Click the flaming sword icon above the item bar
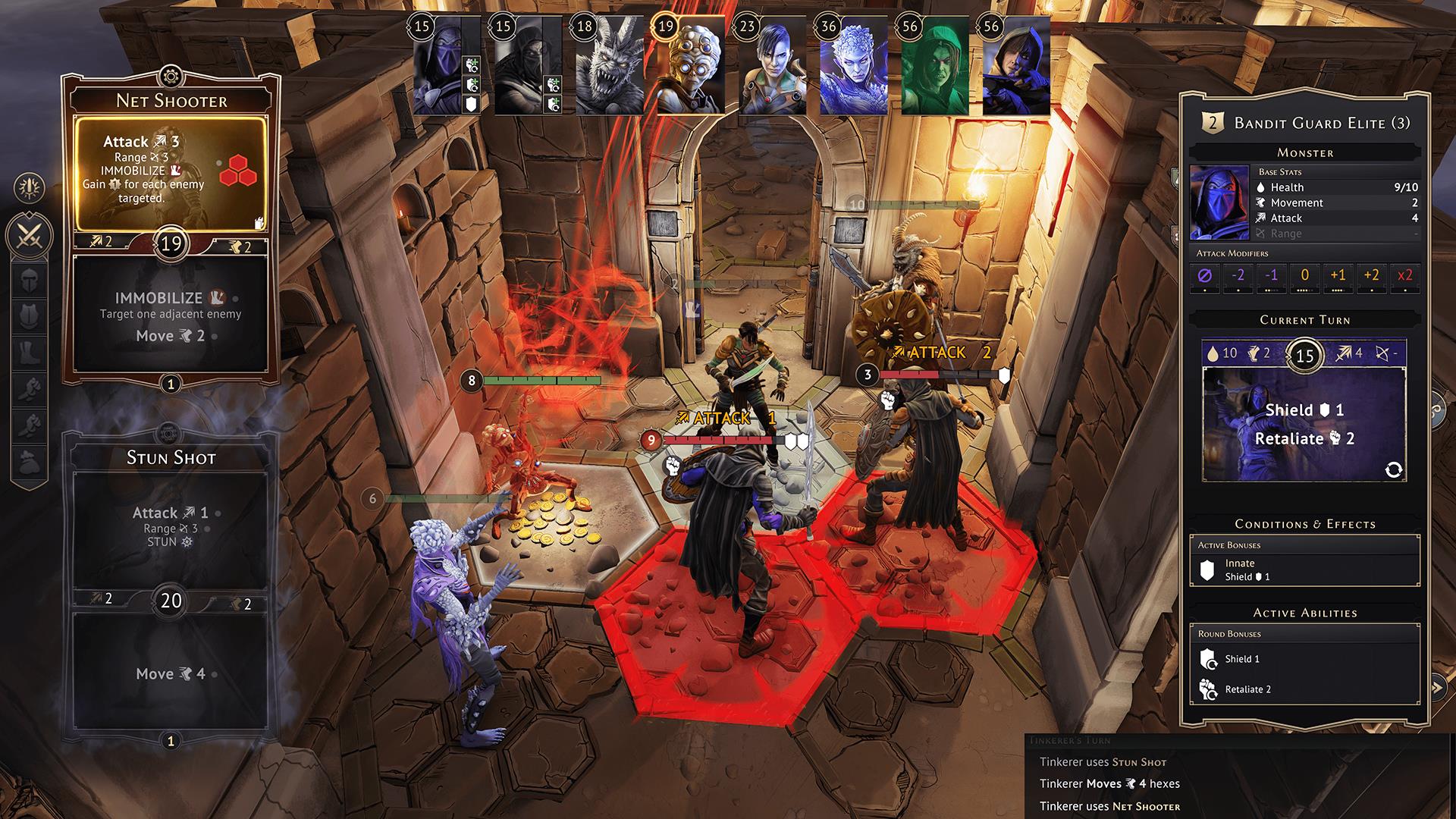 pos(30,187)
